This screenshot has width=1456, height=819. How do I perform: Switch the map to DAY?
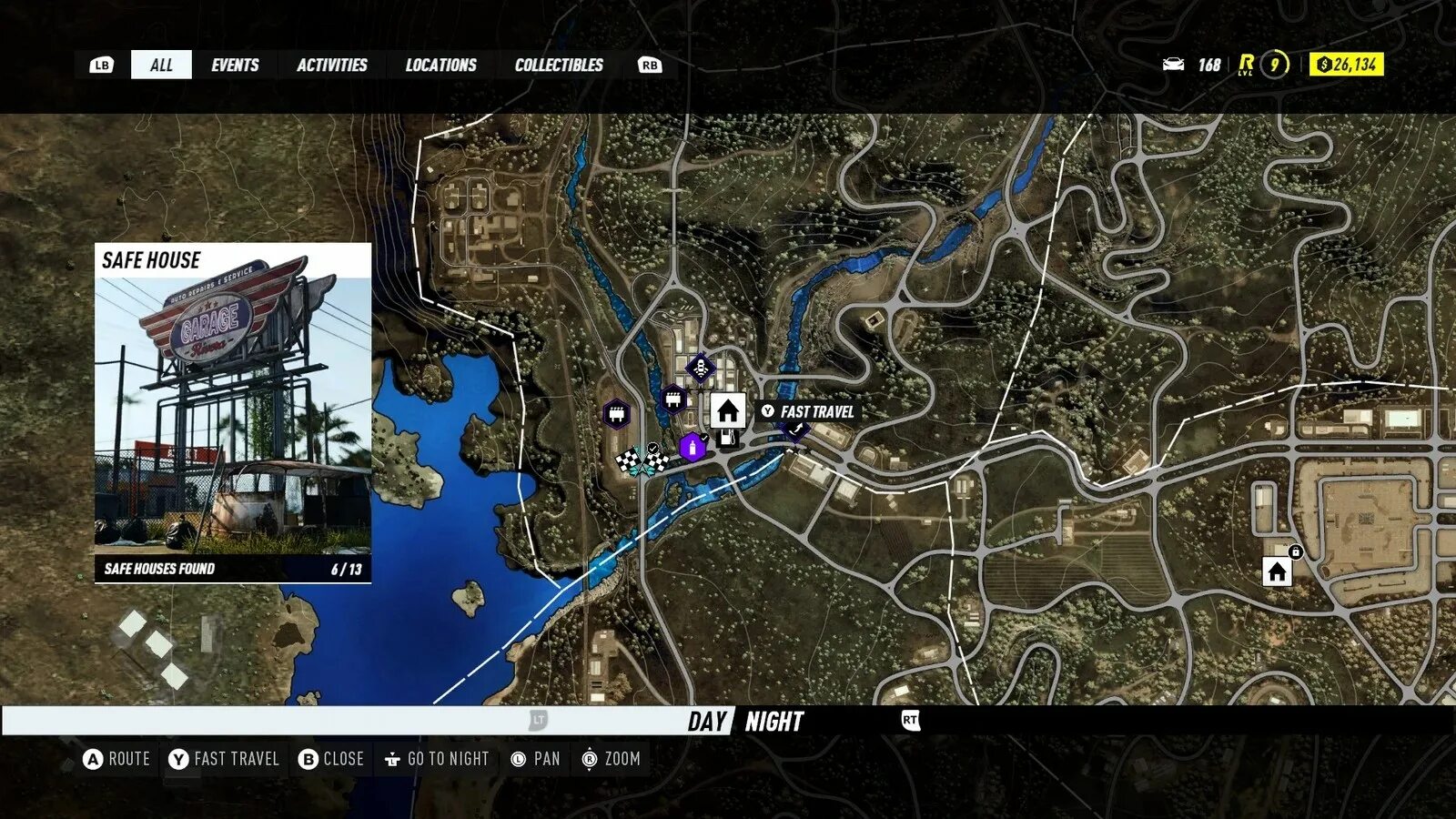[x=707, y=722]
